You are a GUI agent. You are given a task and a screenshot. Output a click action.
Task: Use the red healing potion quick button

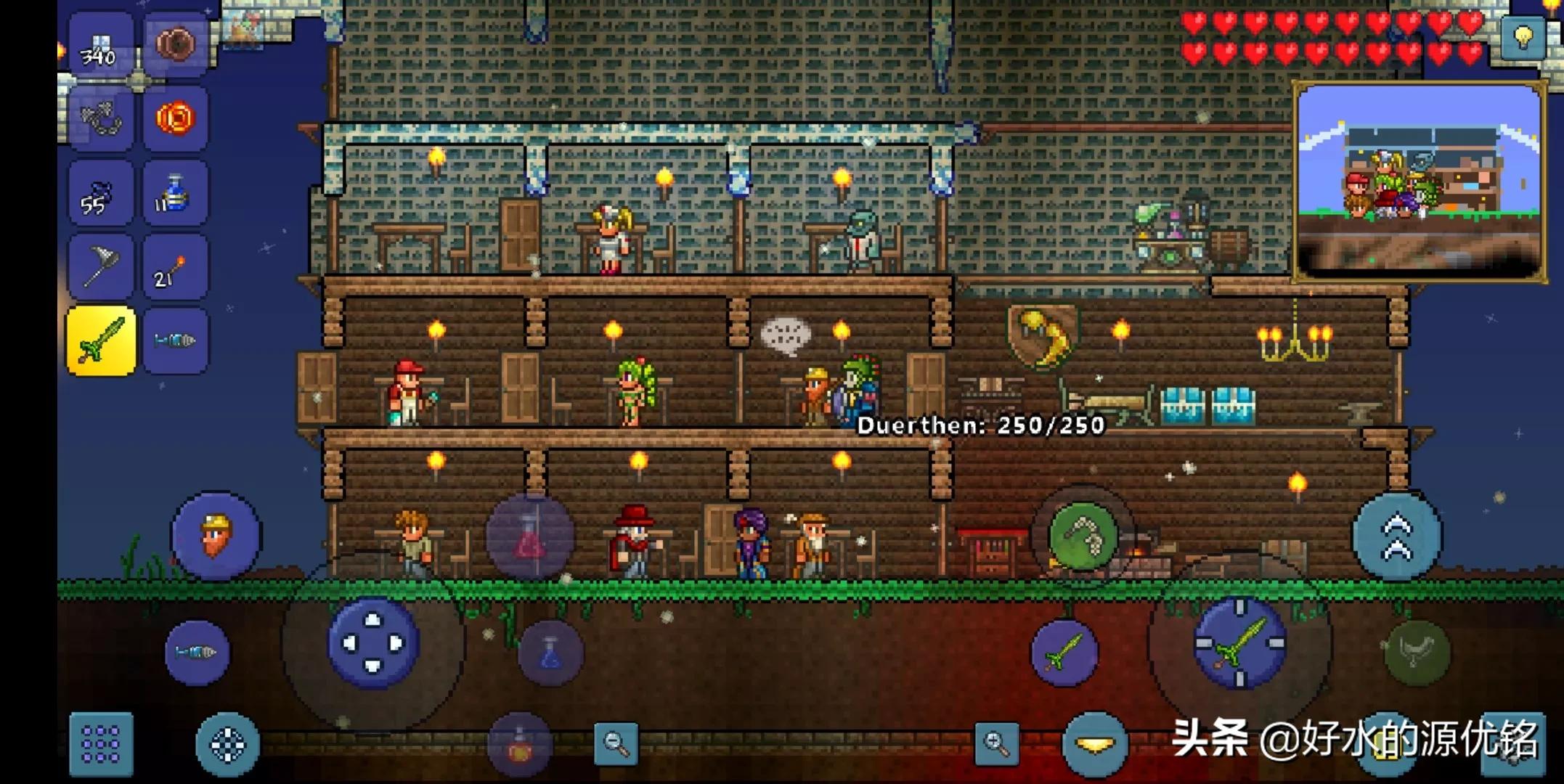click(530, 537)
